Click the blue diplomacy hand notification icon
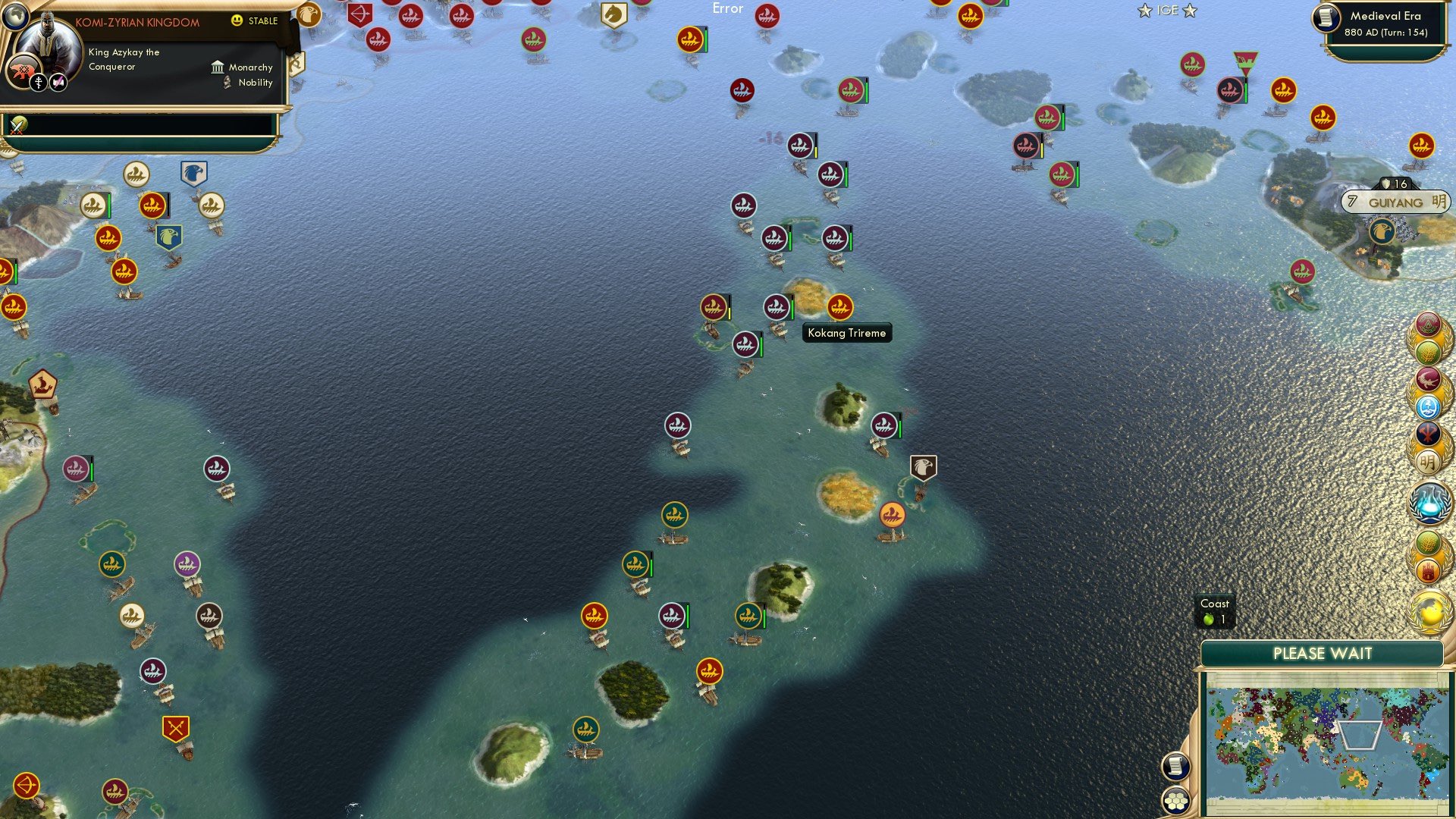The image size is (1456, 819). click(x=1428, y=407)
